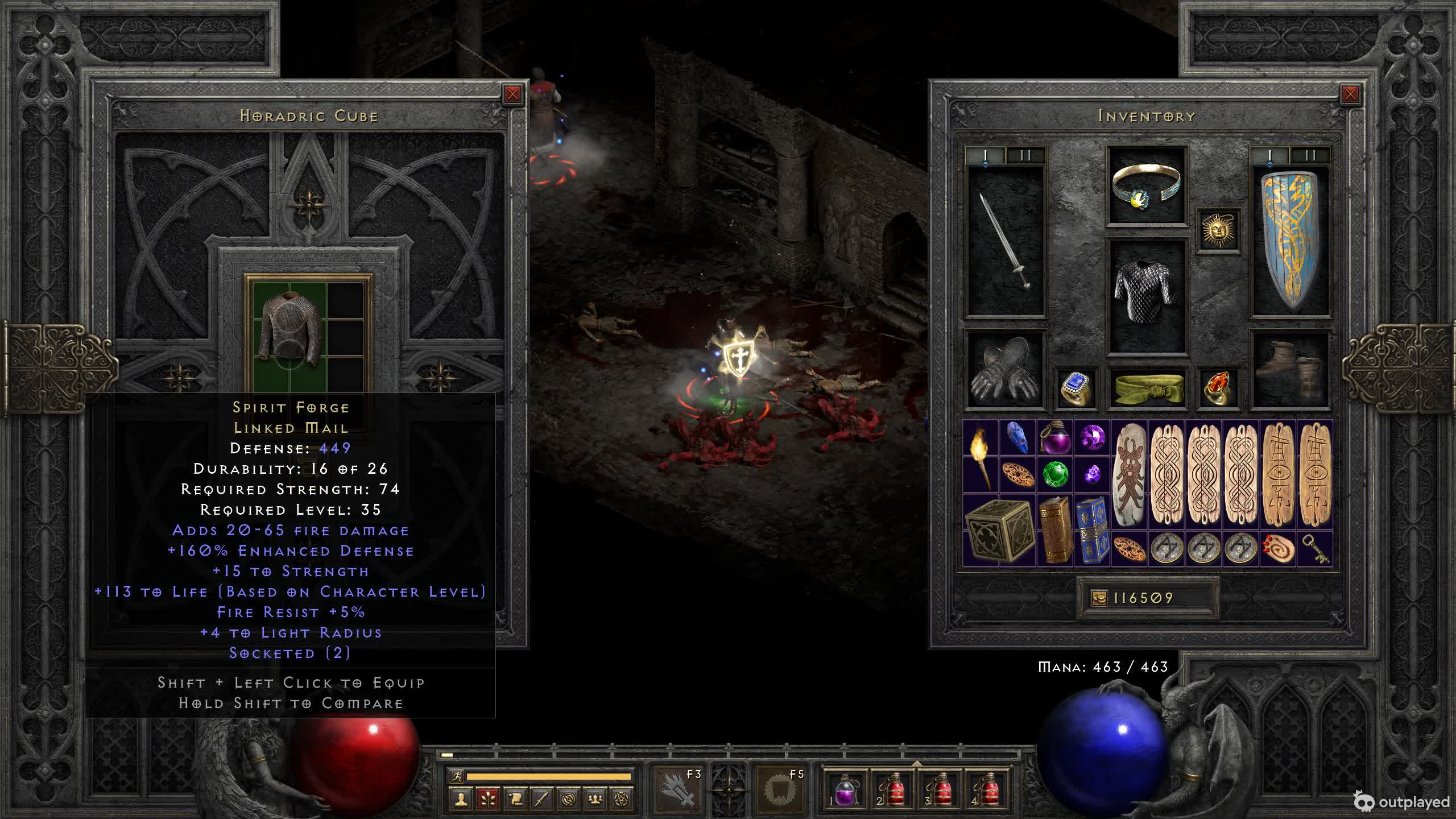
Task: Pick the blue tome in inventory
Action: [1092, 531]
